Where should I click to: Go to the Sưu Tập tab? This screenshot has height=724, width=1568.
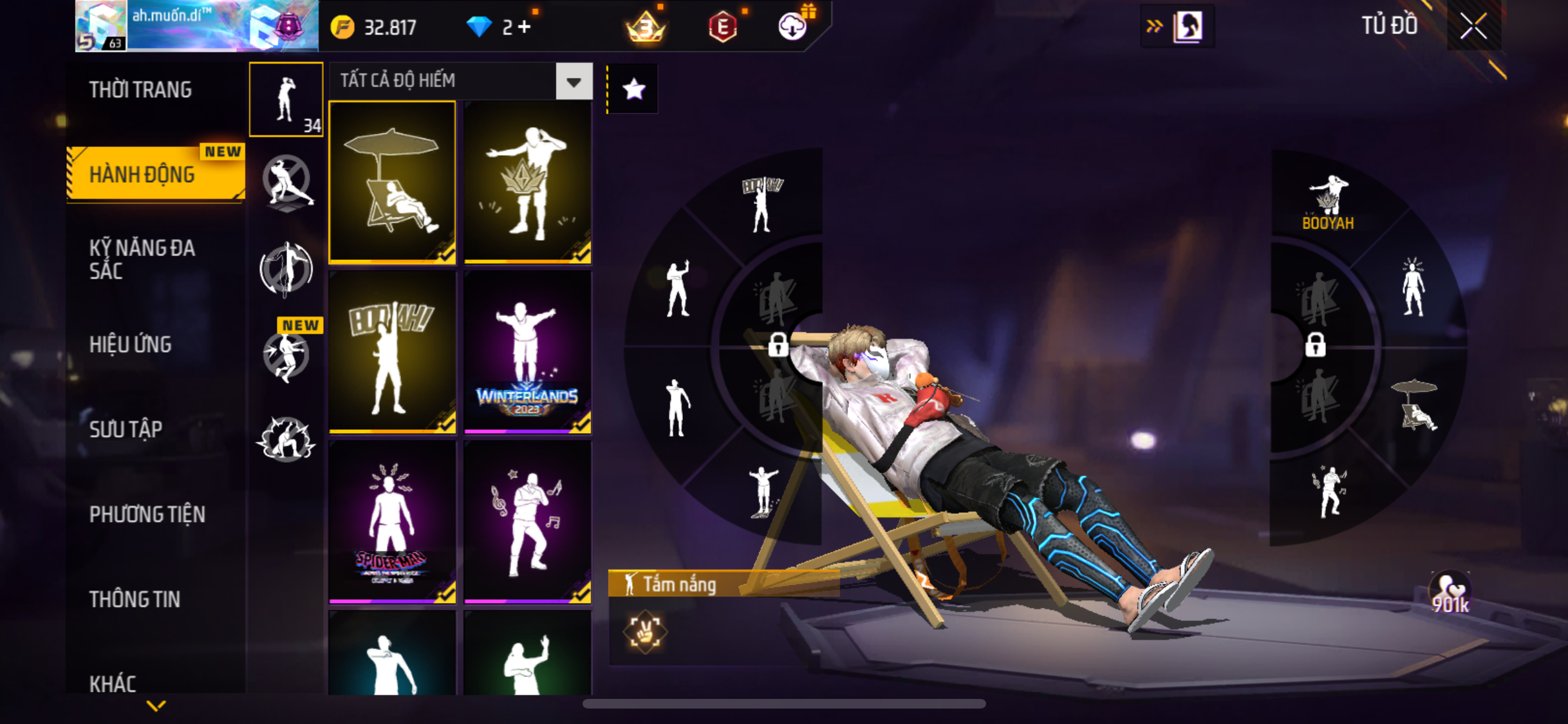click(x=126, y=429)
